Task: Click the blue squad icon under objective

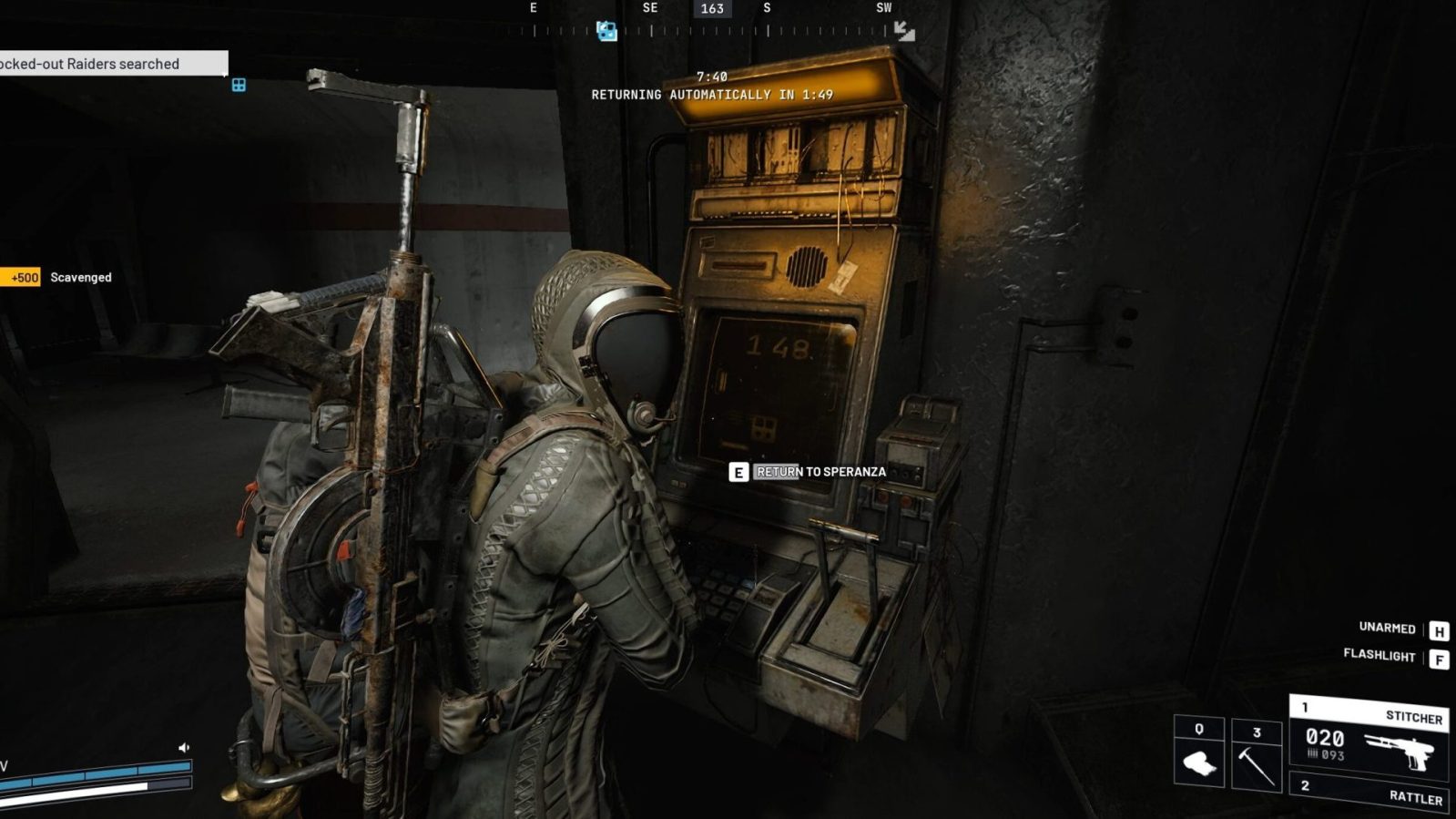Action: 239,85
